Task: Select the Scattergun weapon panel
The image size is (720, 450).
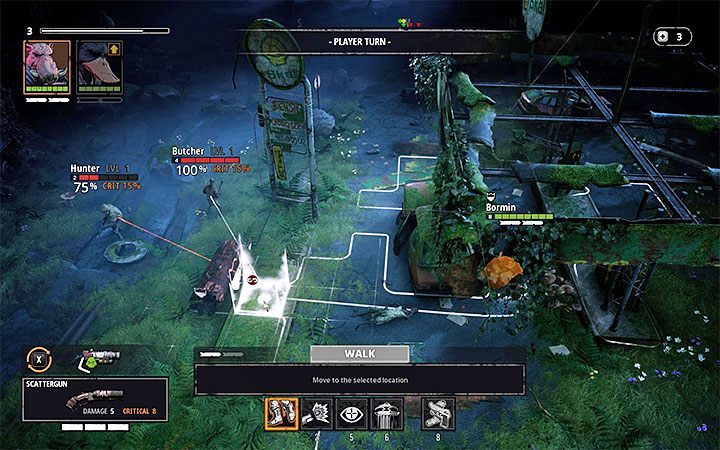Action: point(96,398)
